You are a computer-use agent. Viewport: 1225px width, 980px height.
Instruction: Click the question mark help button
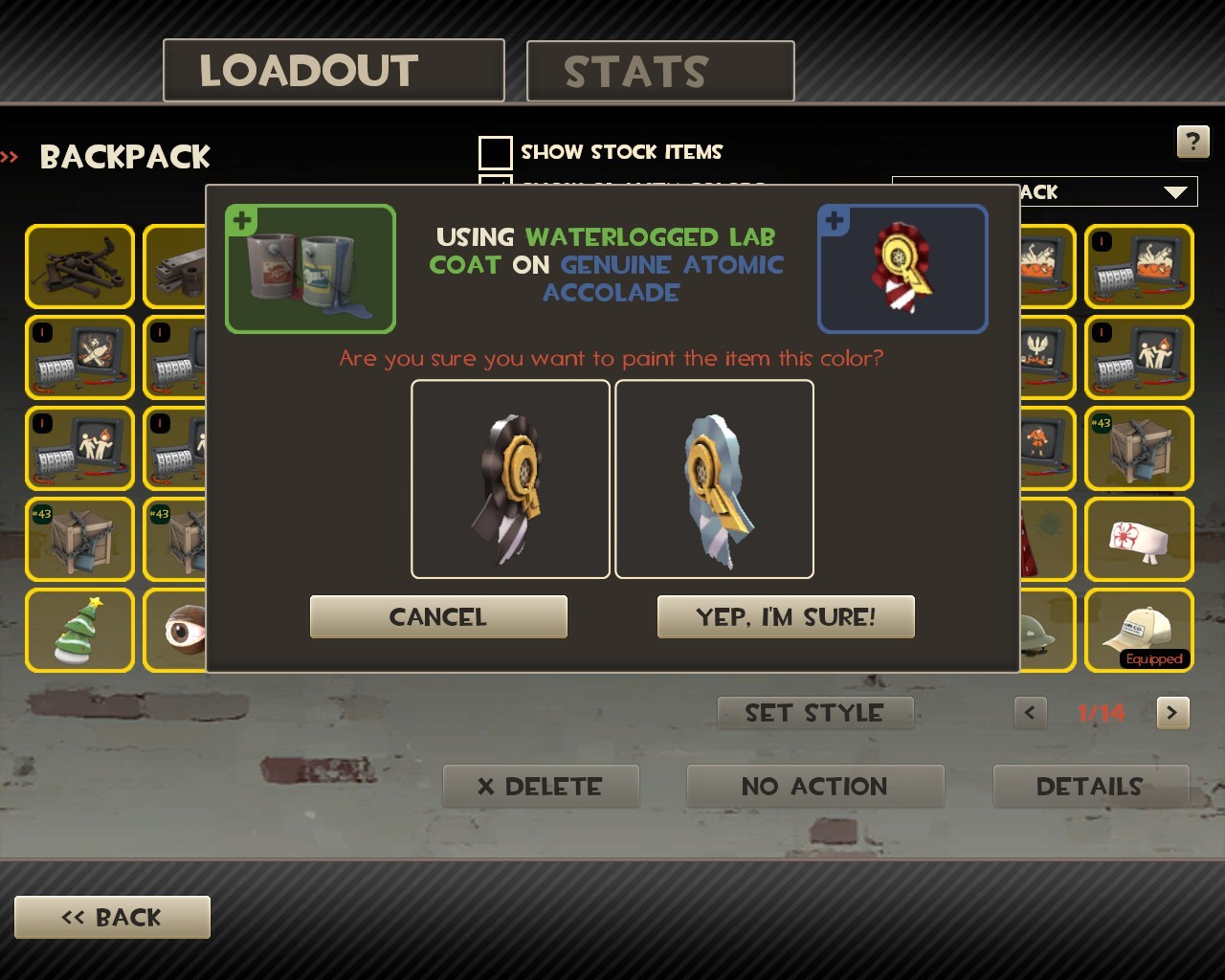(x=1192, y=143)
